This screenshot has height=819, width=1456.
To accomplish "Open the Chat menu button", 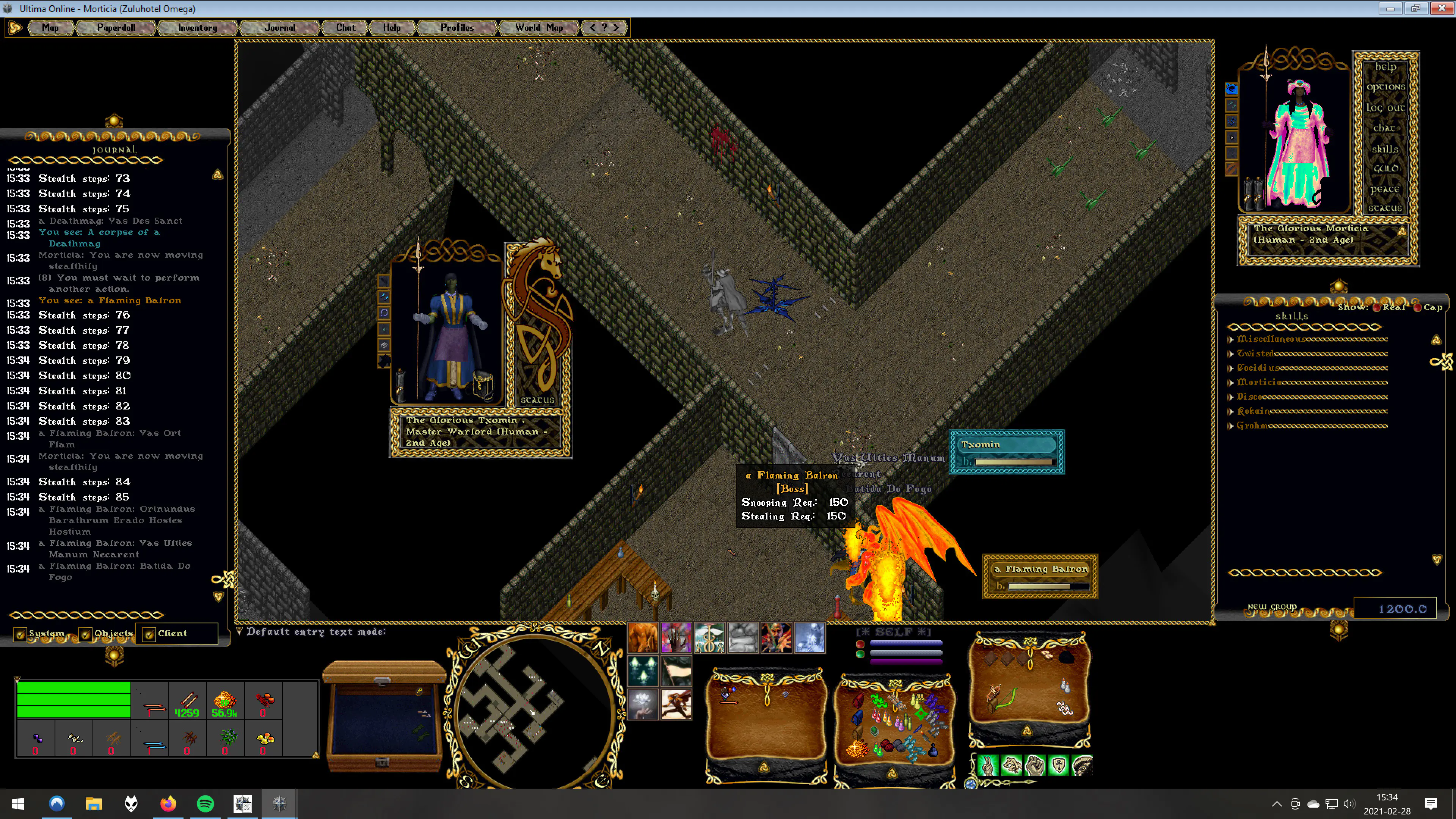I will [345, 28].
